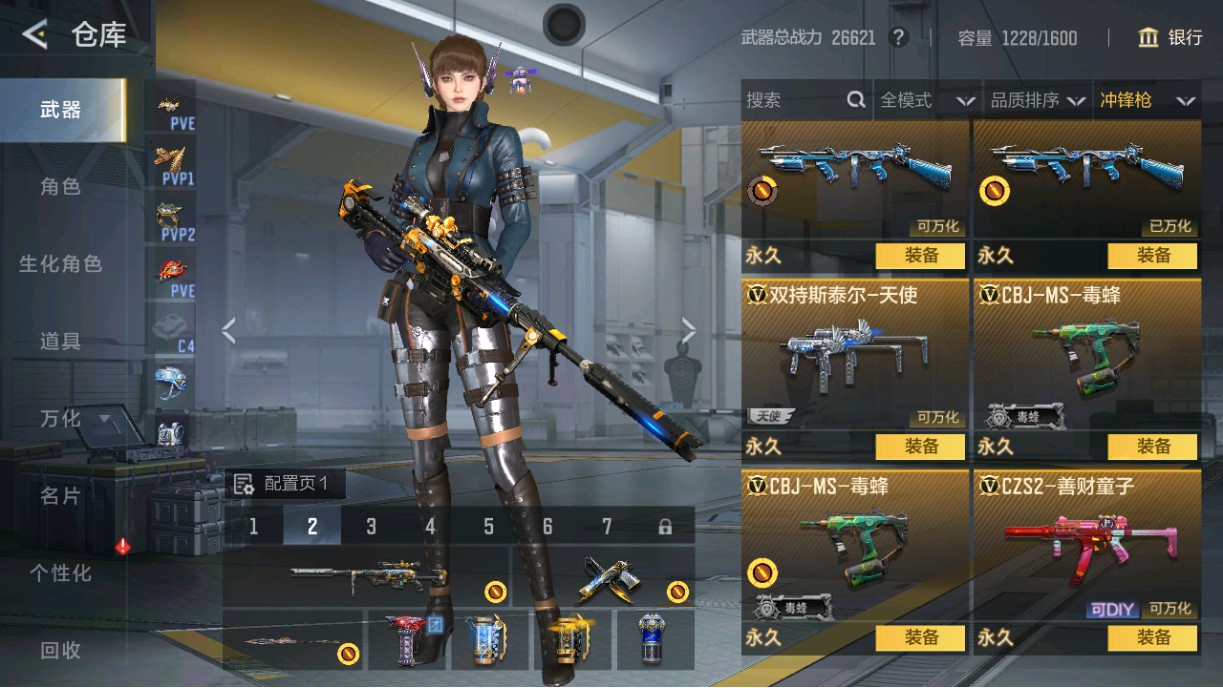This screenshot has width=1223, height=688.
Task: Open the 全模式 mode dropdown
Action: [926, 100]
